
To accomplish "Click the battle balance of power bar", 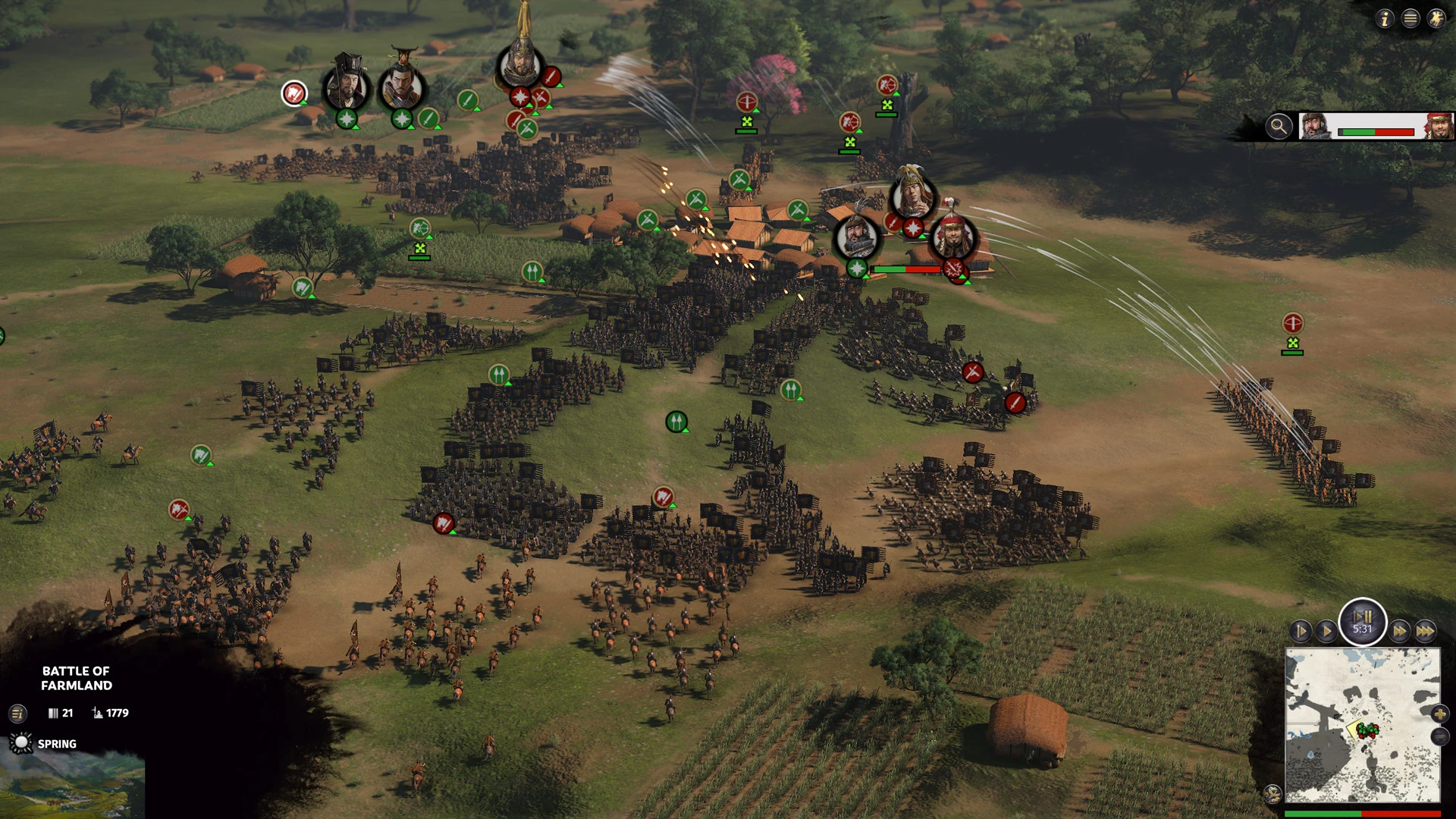I will [x=1376, y=130].
